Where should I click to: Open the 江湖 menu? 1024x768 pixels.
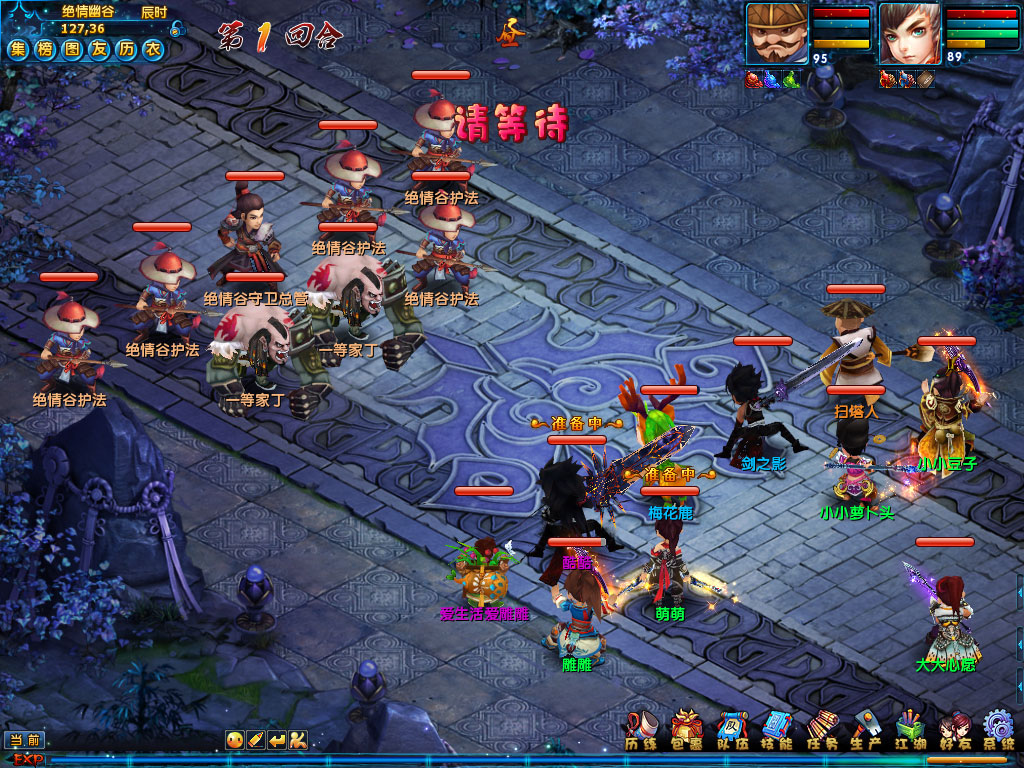(x=911, y=729)
